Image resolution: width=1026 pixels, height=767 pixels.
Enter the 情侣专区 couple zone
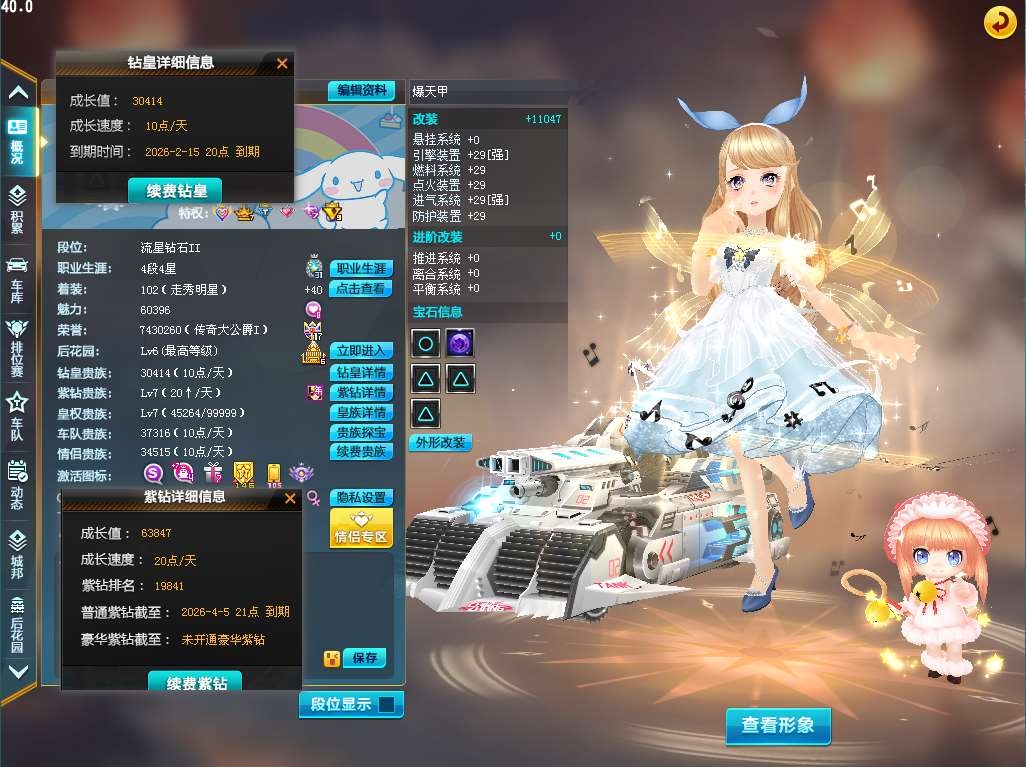360,528
